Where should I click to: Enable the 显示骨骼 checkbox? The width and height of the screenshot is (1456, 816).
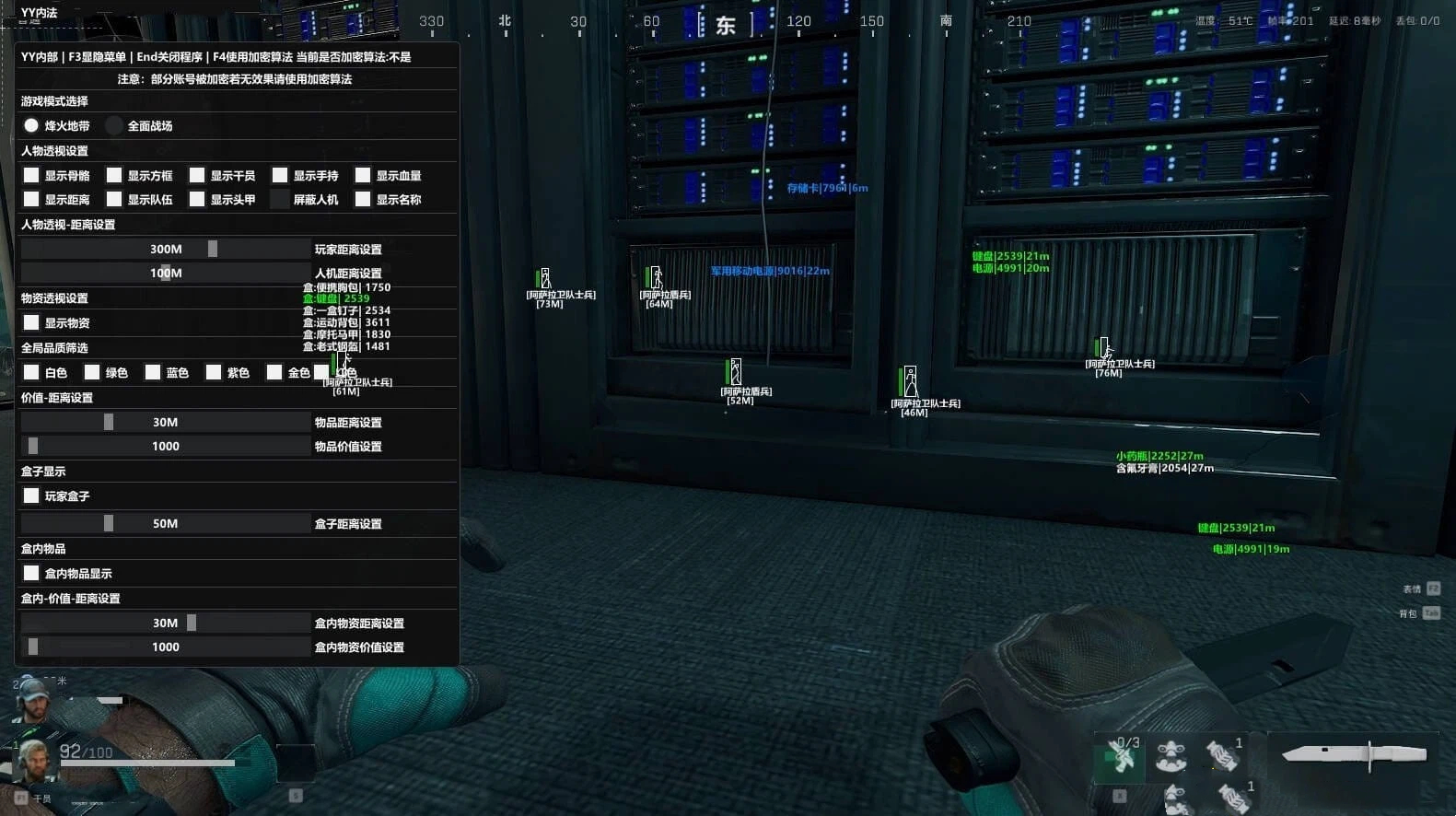(x=31, y=175)
